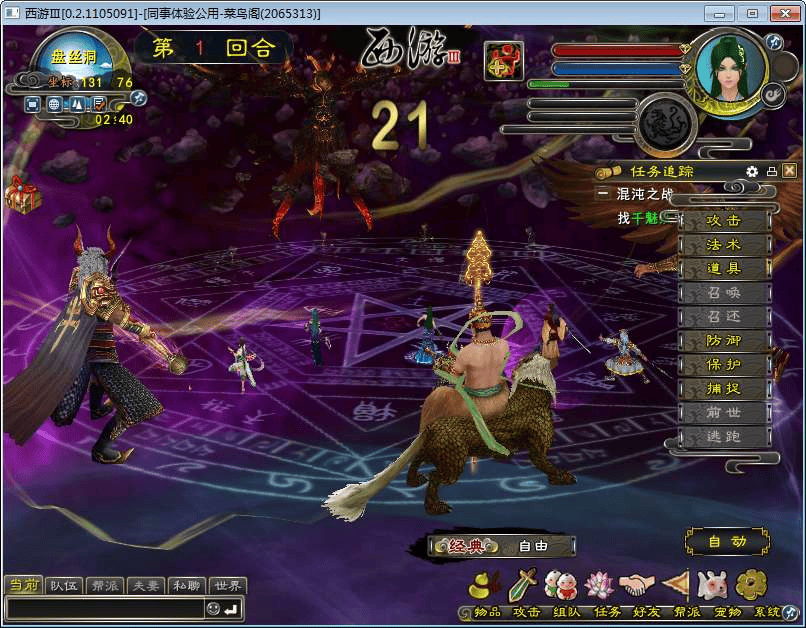Activate the 自动 auto-battle button
Screen dimensions: 806x628
(727, 542)
